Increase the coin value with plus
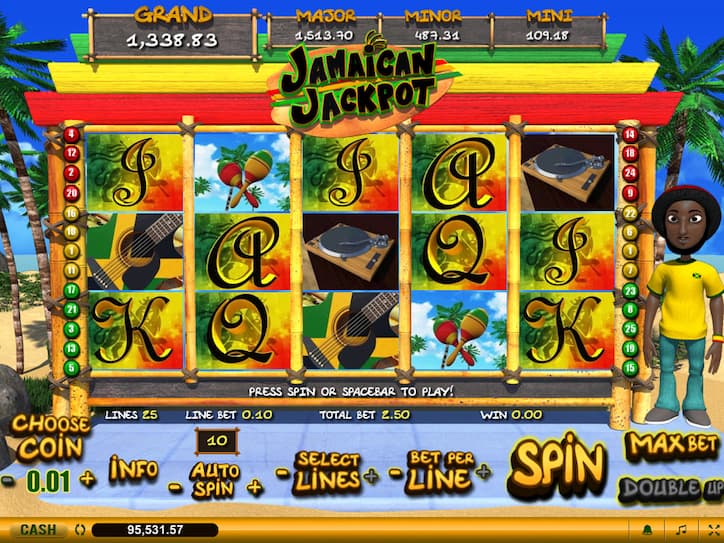 pos(87,479)
